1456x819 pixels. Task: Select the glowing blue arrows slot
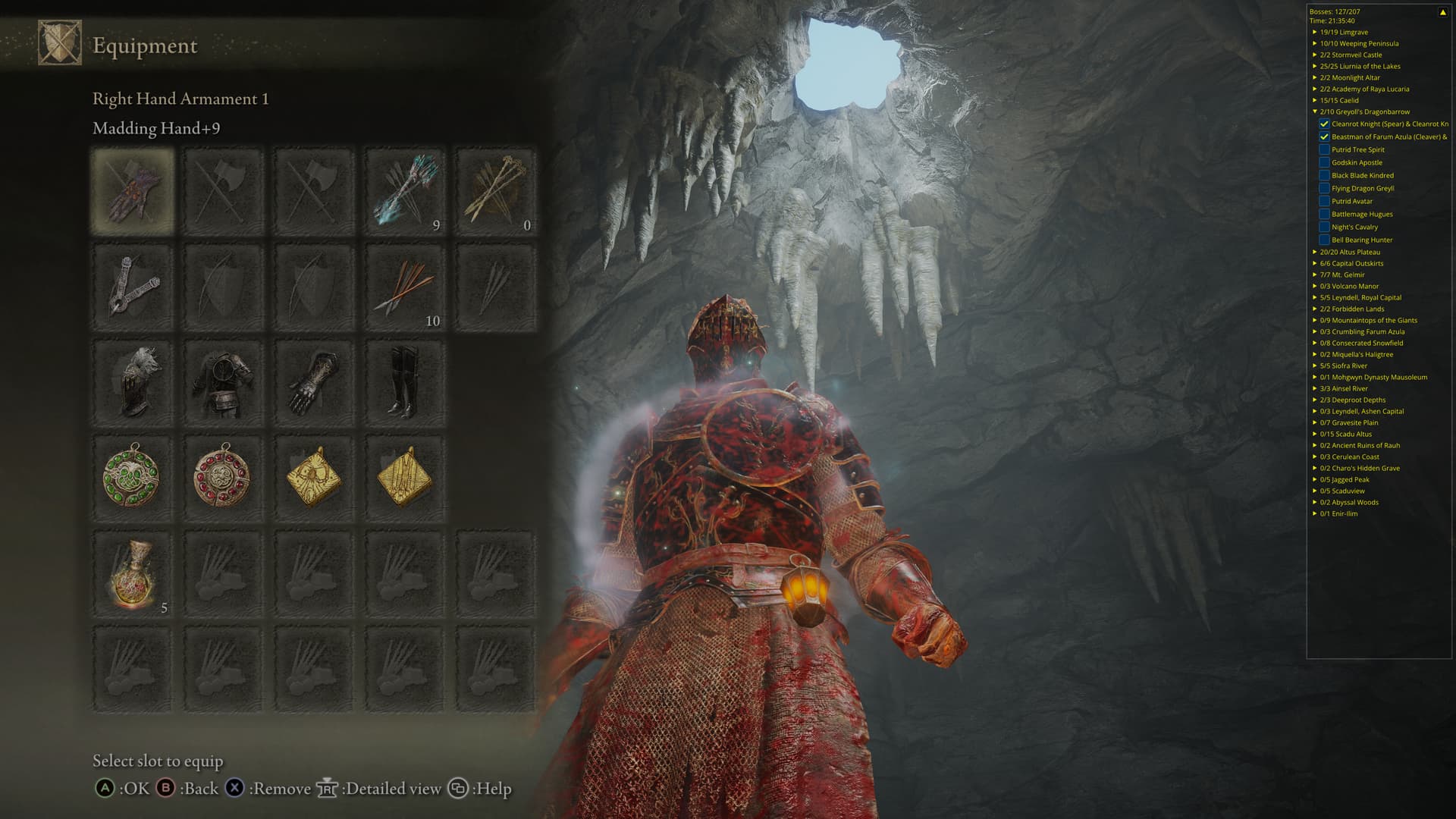click(405, 190)
